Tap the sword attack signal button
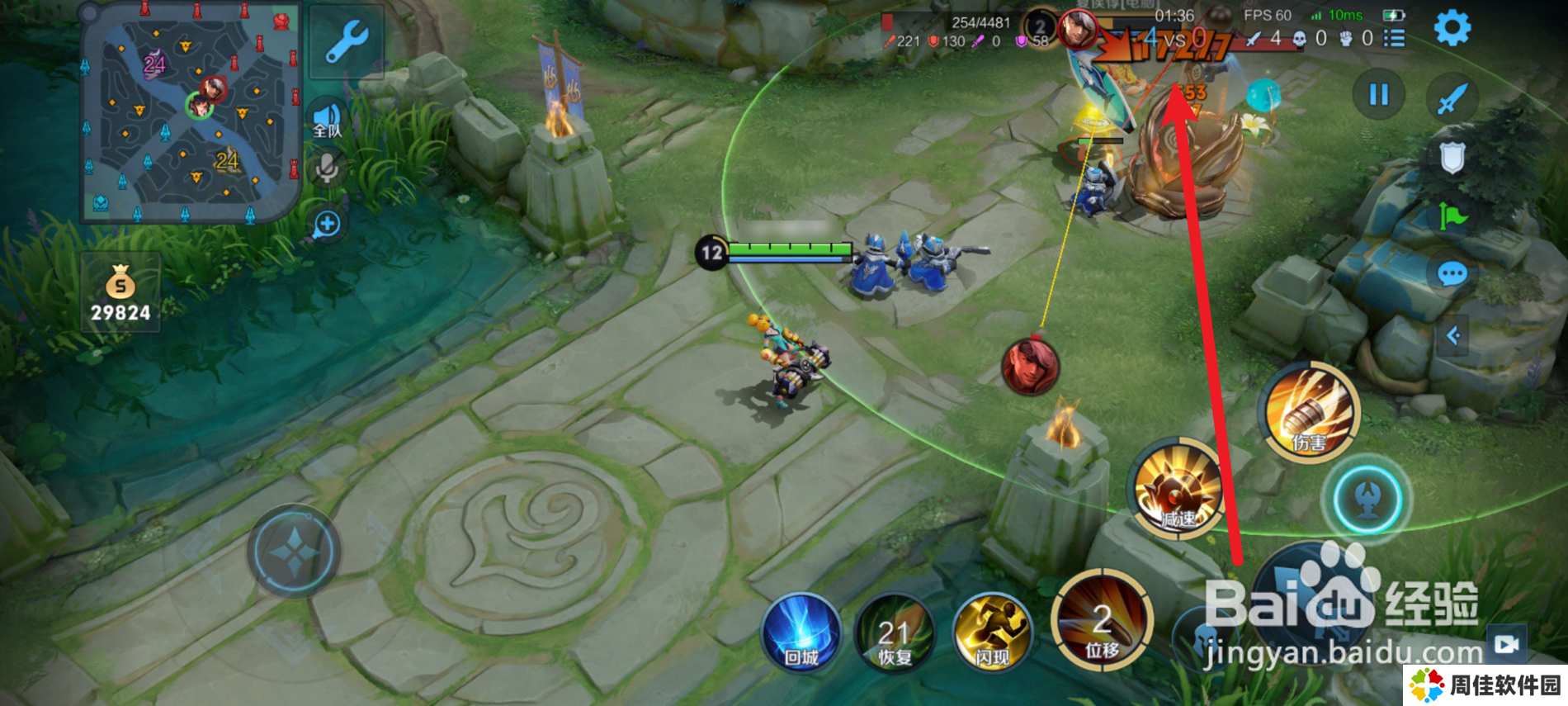This screenshot has width=1568, height=706. (x=1452, y=97)
